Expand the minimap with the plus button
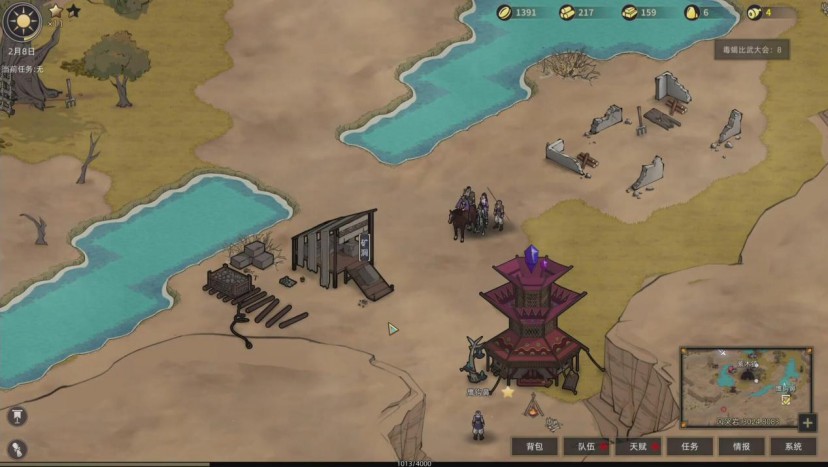The height and width of the screenshot is (467, 828). click(808, 422)
